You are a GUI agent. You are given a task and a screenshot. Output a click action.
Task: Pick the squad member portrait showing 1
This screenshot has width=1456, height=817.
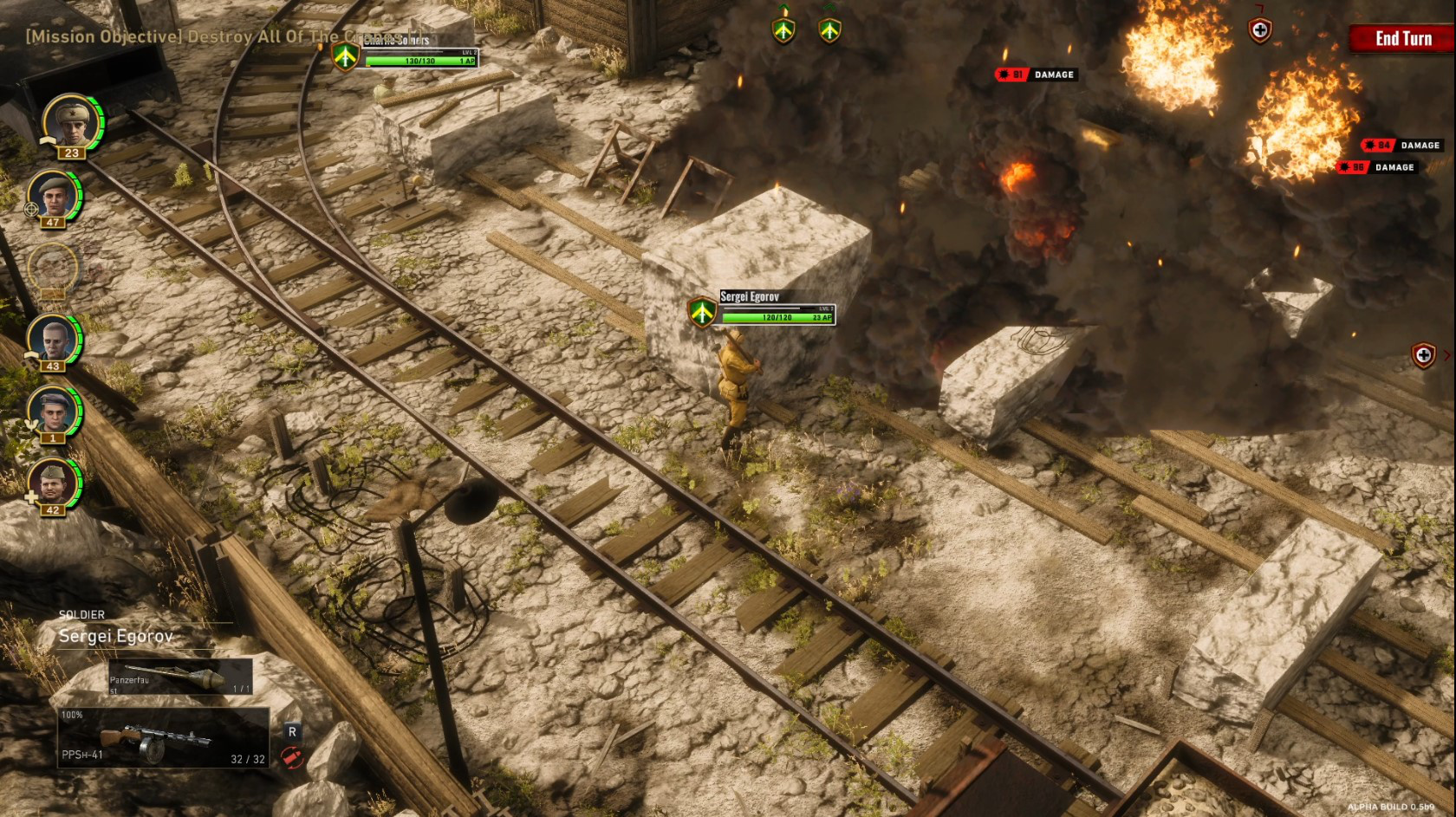pyautogui.click(x=53, y=411)
